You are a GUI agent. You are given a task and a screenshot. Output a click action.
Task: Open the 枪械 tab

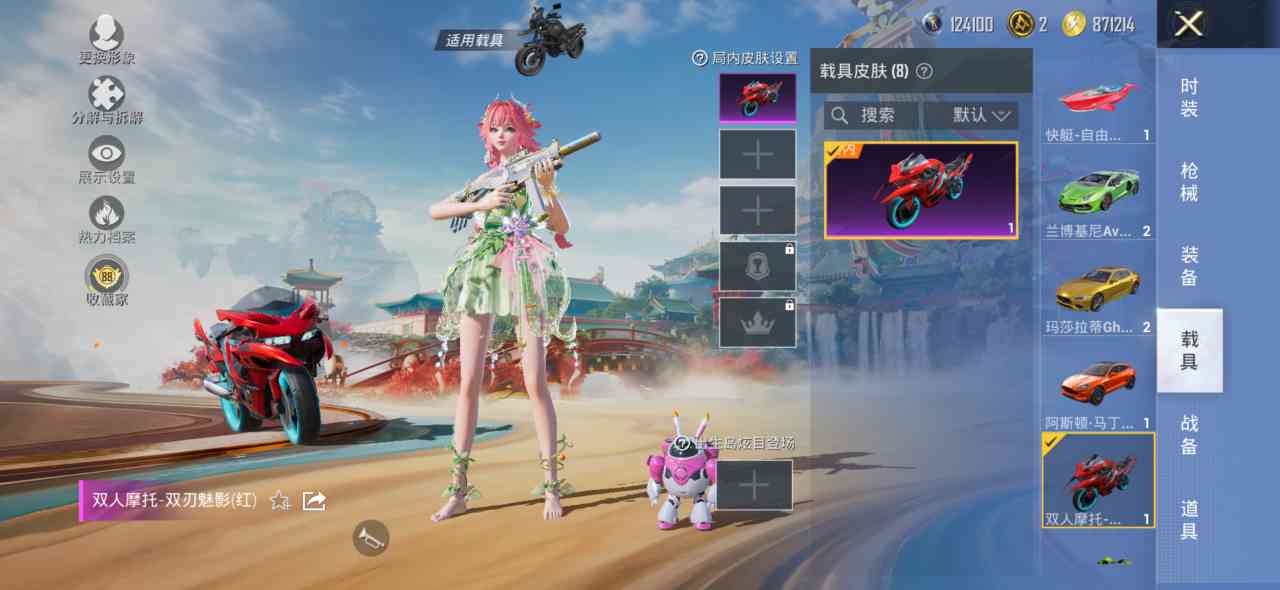pyautogui.click(x=1188, y=182)
